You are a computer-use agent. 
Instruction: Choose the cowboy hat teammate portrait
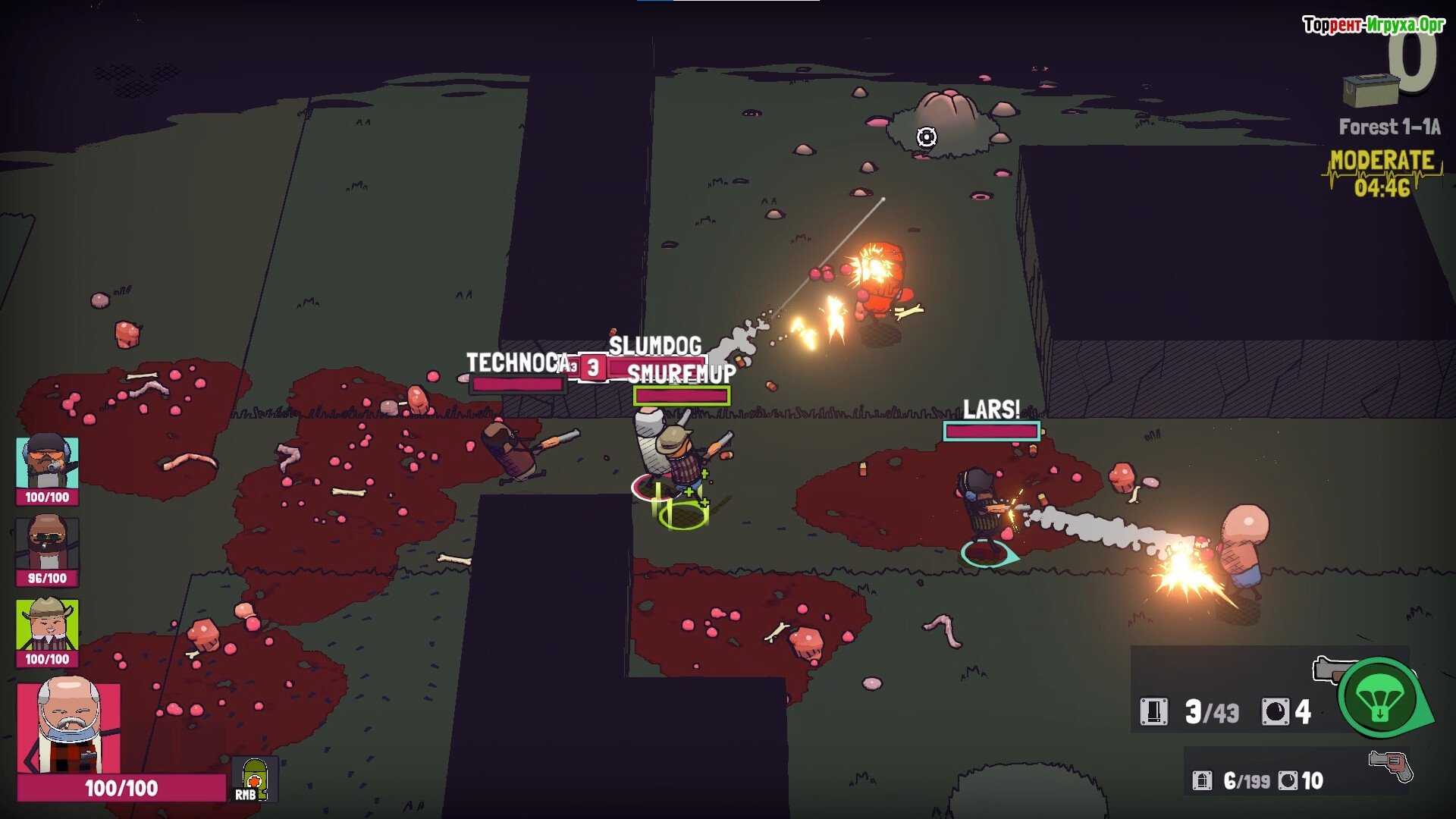click(x=47, y=625)
